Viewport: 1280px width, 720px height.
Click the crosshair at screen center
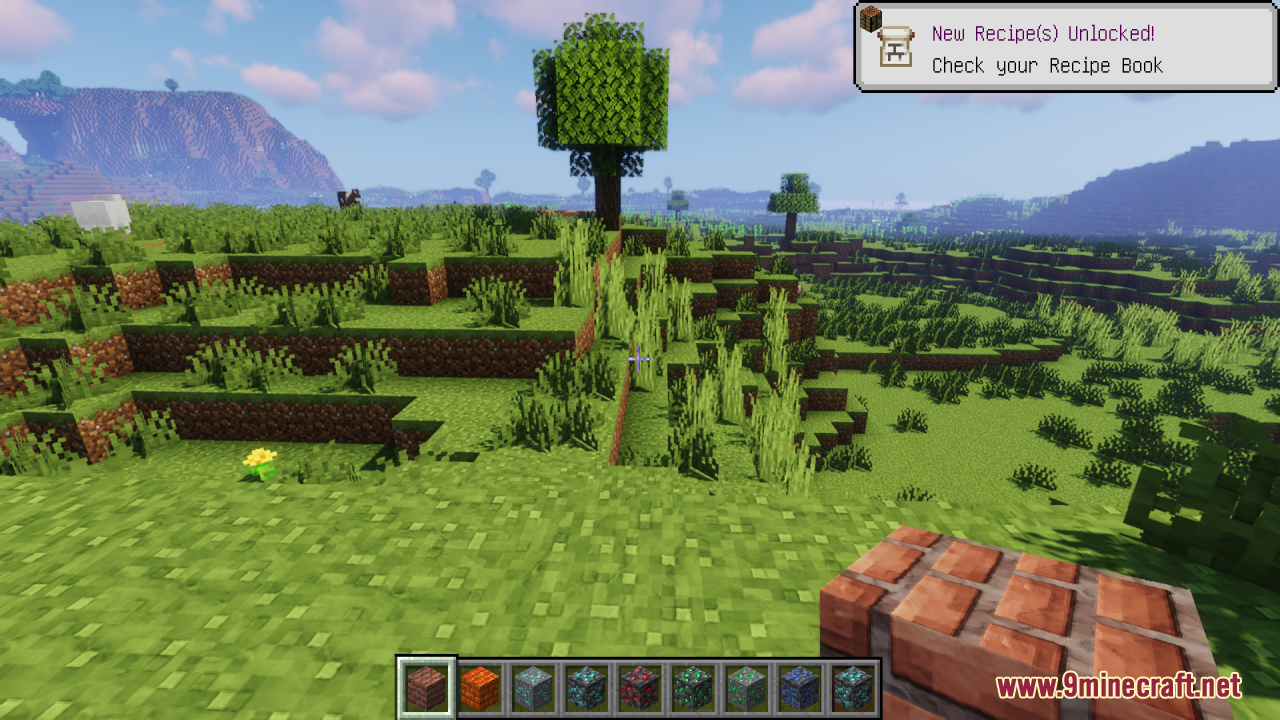click(x=640, y=358)
